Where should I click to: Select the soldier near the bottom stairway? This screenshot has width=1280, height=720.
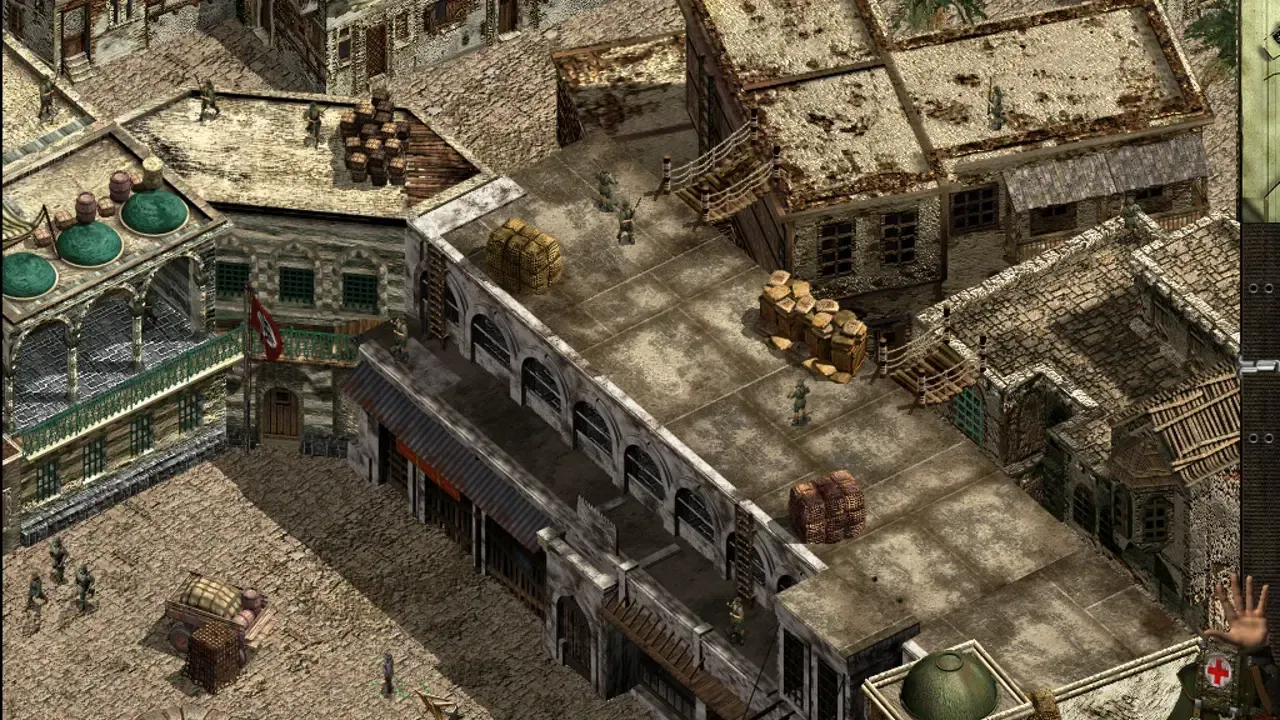[x=737, y=617]
